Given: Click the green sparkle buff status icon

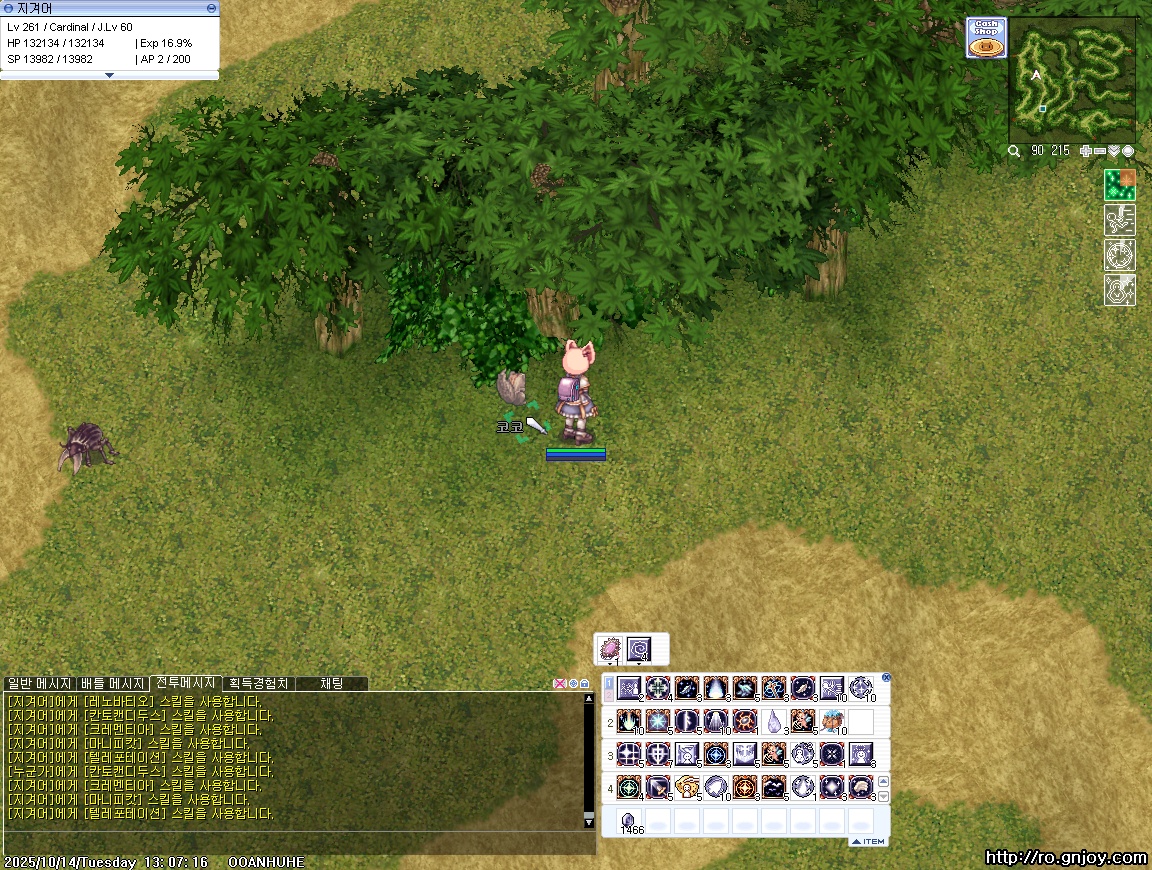Looking at the screenshot, I should point(1119,185).
